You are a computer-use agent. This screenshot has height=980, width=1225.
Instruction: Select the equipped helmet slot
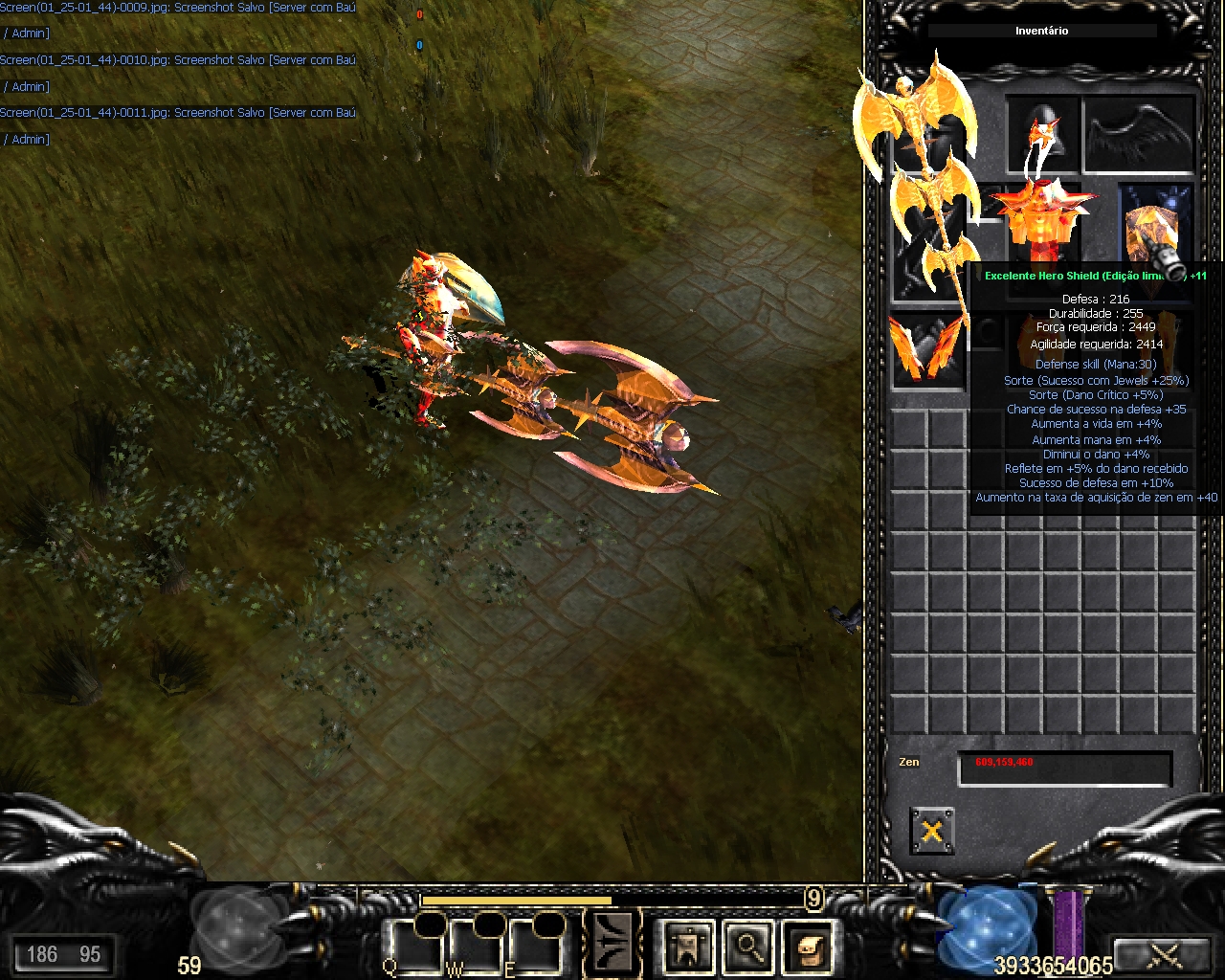[x=1042, y=134]
